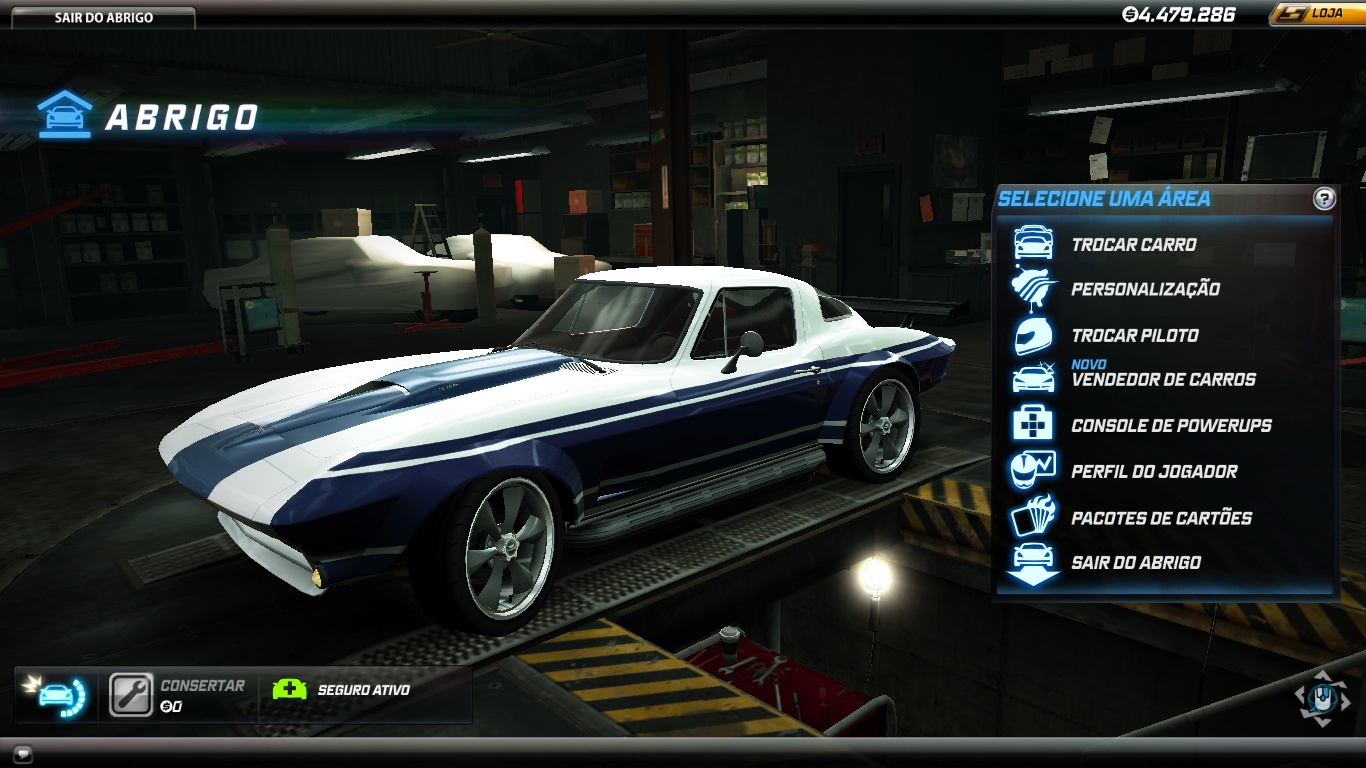Choose the Trocar Piloto option
Screen dimensions: 1366x768
(1134, 335)
